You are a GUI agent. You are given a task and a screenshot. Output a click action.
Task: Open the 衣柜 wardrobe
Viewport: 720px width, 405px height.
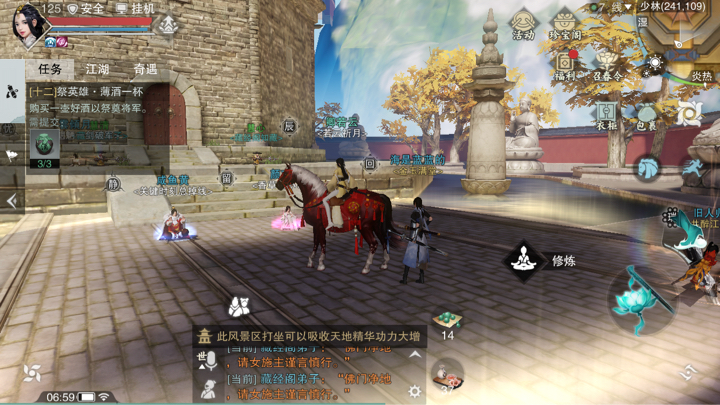(x=607, y=114)
